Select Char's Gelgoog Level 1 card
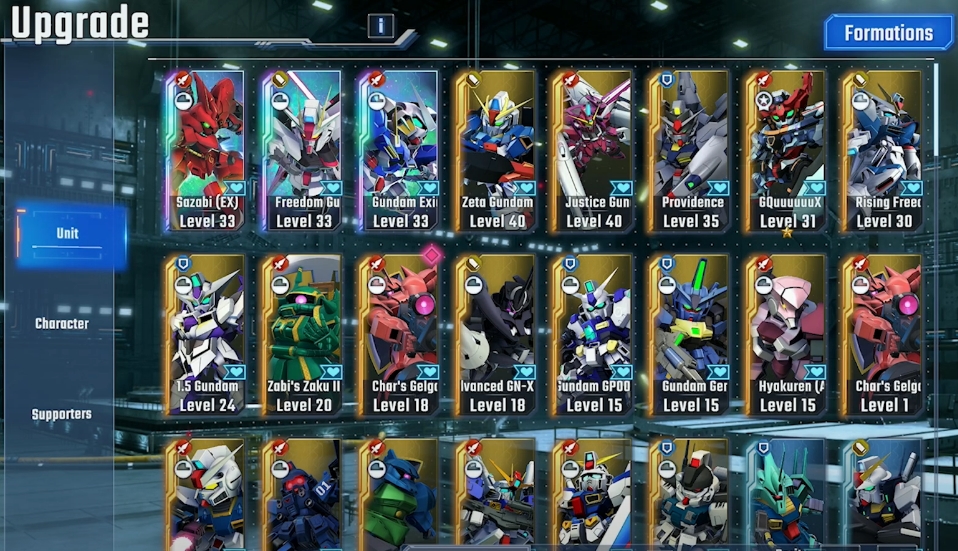The image size is (958, 551). 882,334
